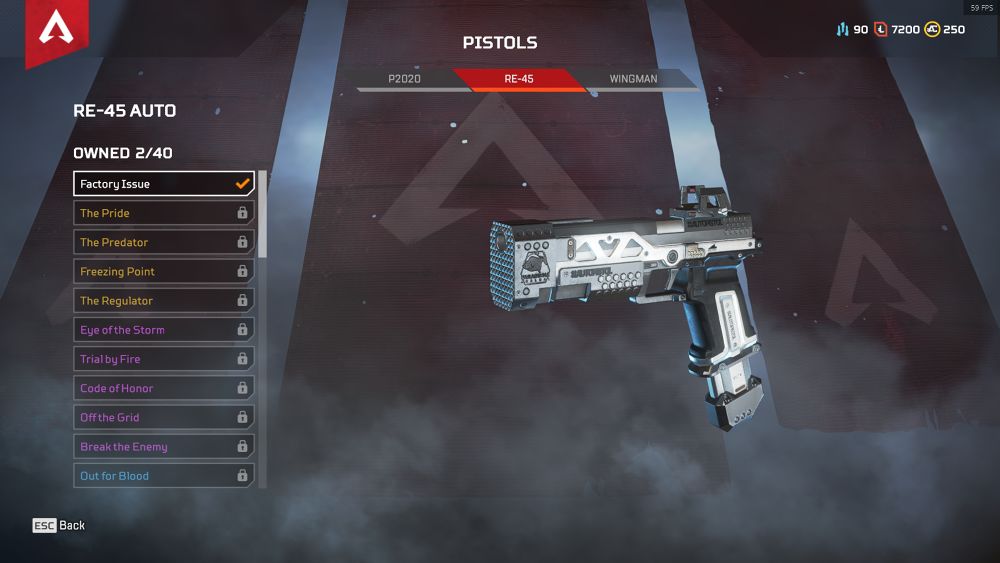Switch to the P2020 pistol tab
The image size is (1000, 563).
[405, 78]
